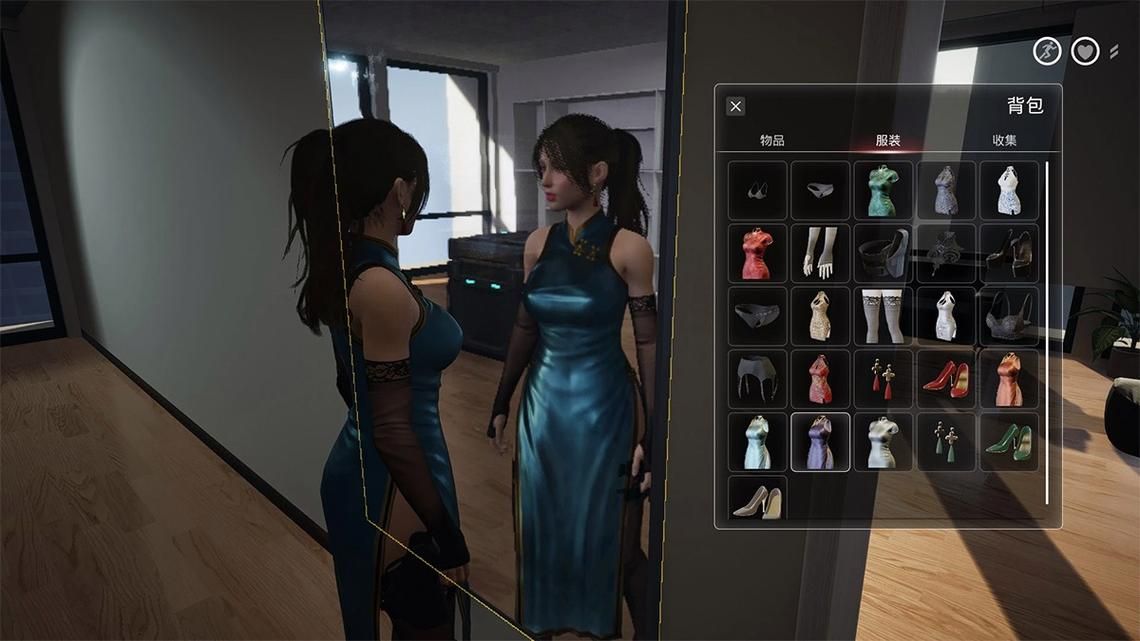The image size is (1140, 641).
Task: Select the white lace-top stockings
Action: (883, 316)
